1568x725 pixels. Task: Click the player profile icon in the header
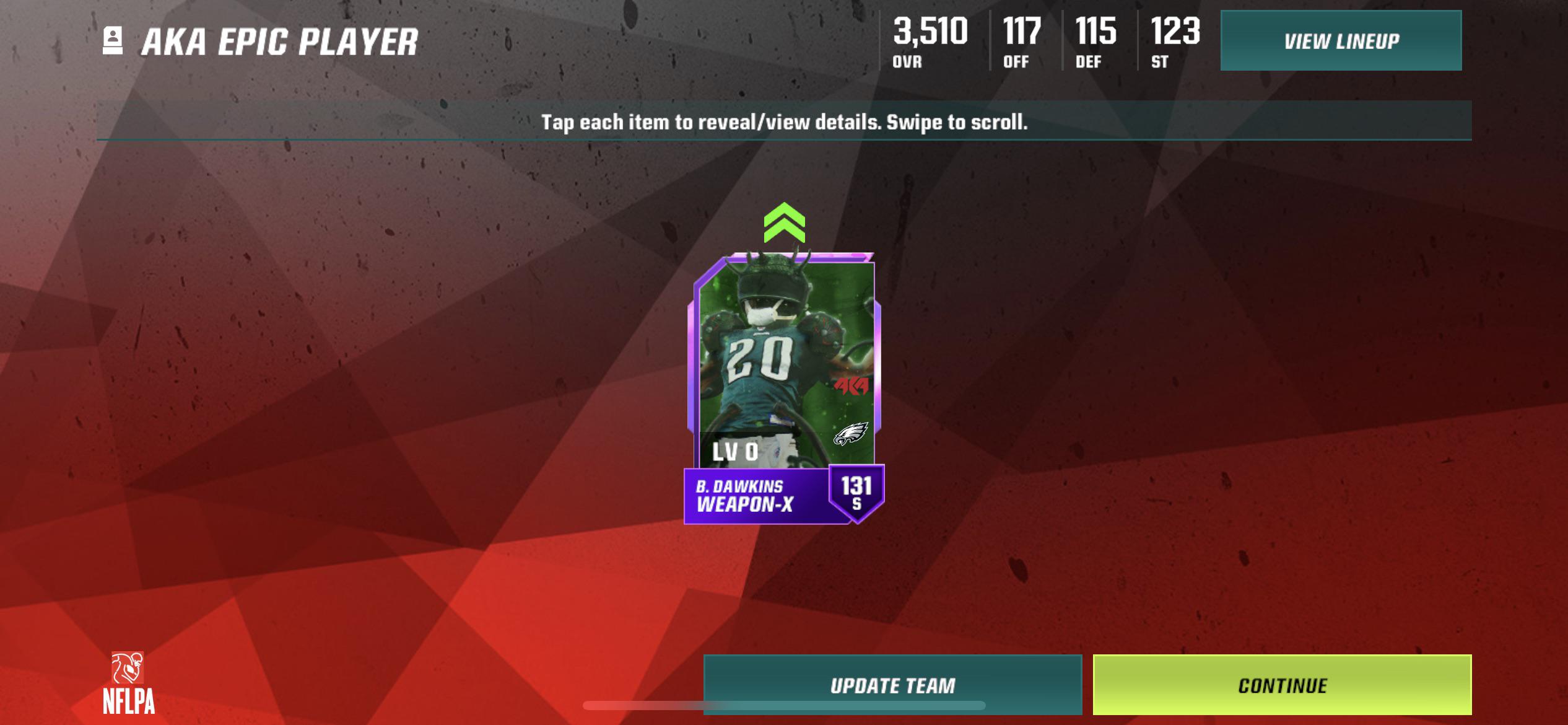coord(111,41)
